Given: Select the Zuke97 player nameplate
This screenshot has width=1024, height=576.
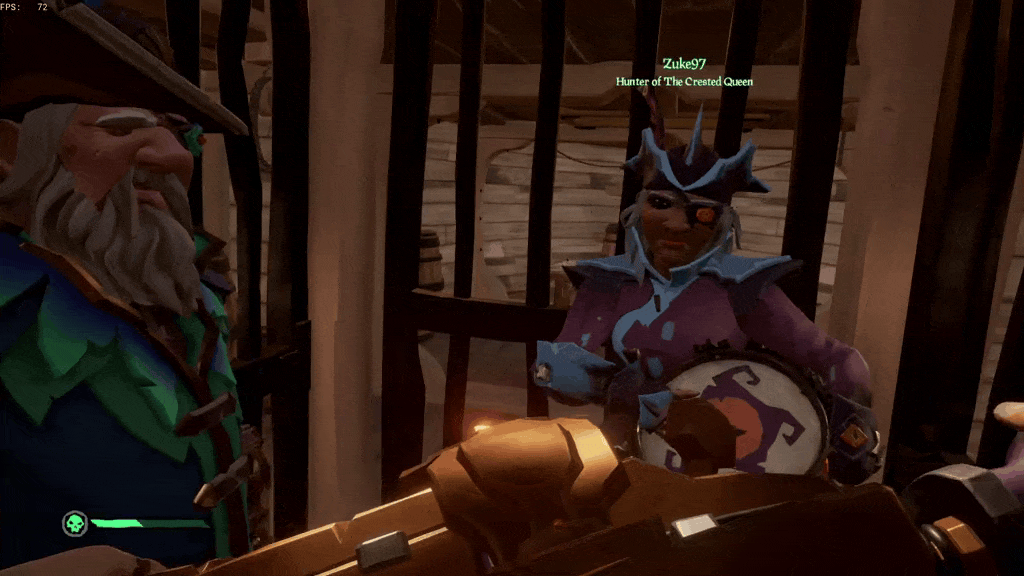Looking at the screenshot, I should tap(684, 64).
